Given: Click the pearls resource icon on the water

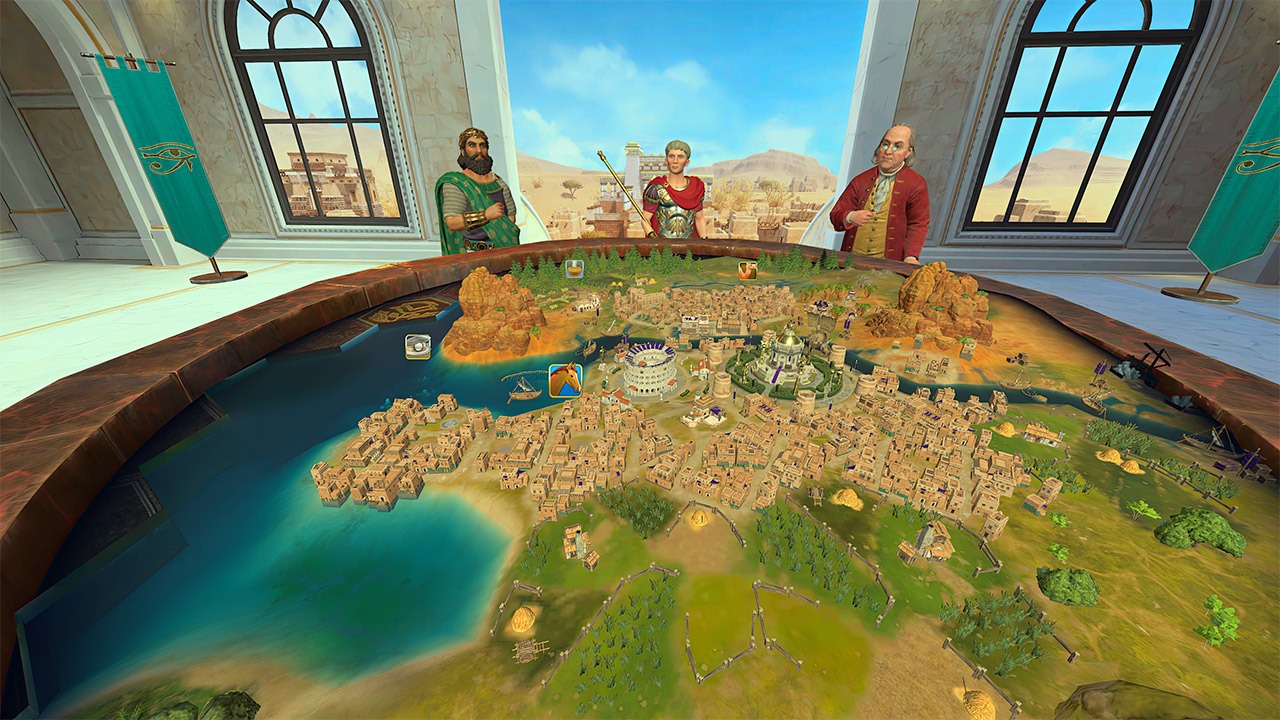Looking at the screenshot, I should [x=418, y=347].
